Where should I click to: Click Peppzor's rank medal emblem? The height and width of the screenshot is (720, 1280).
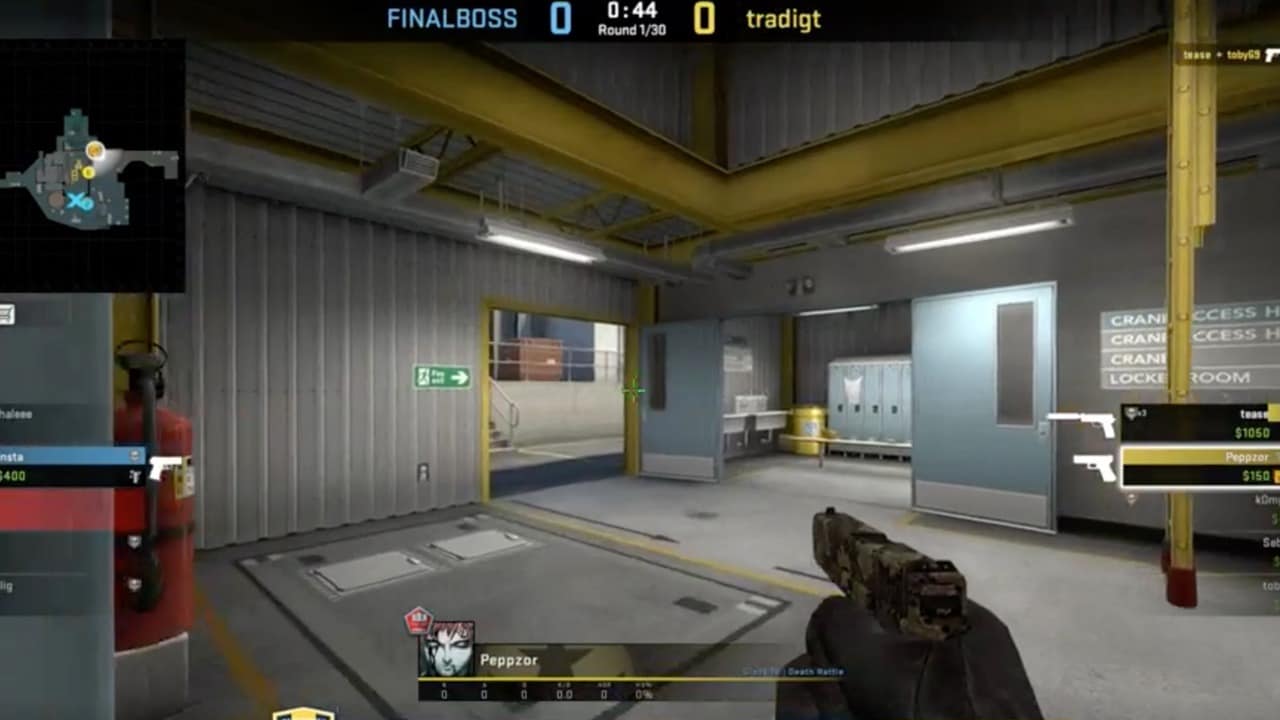419,618
